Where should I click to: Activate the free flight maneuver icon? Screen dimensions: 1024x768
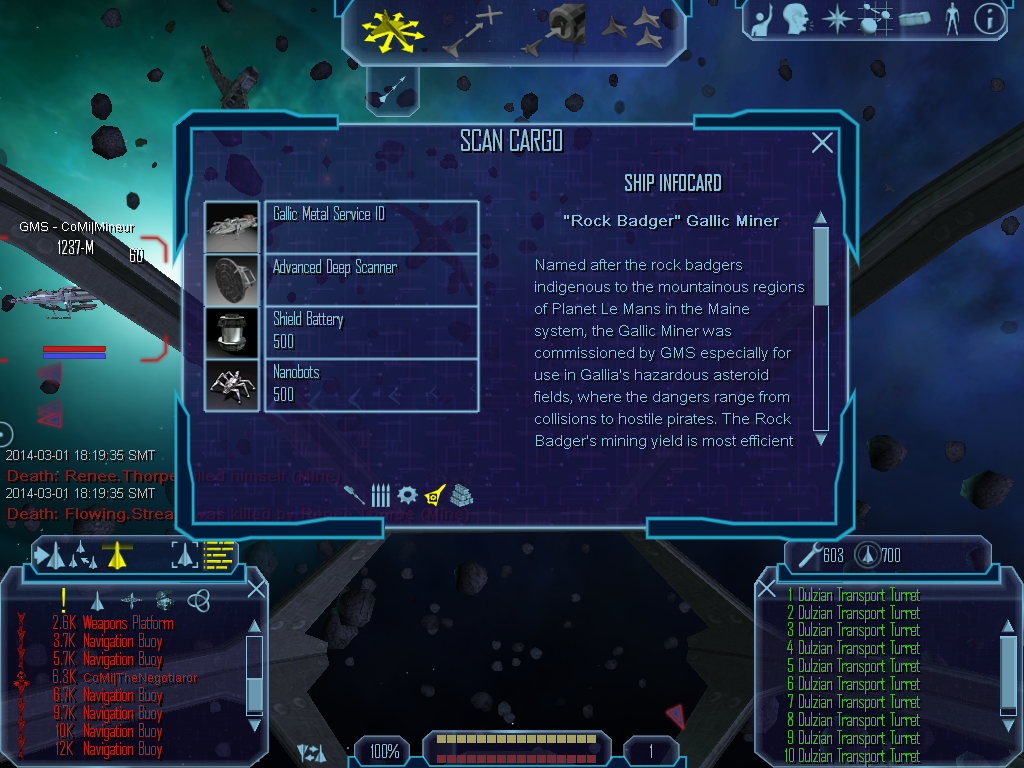point(393,29)
